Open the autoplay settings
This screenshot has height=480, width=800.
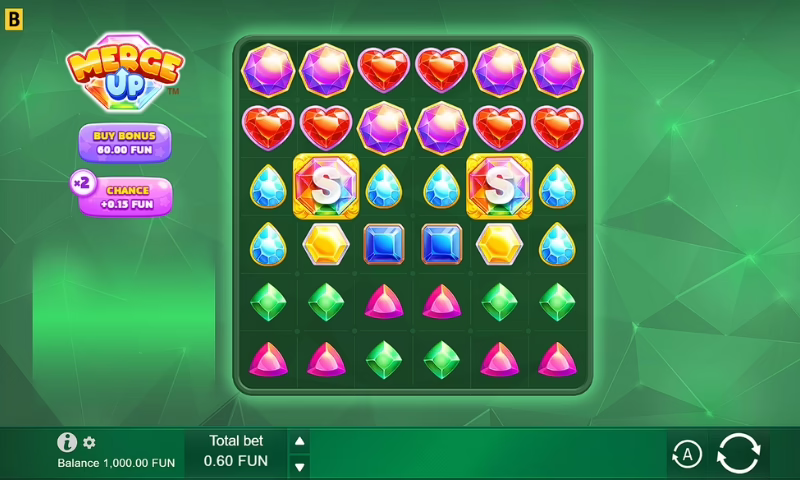[686, 455]
